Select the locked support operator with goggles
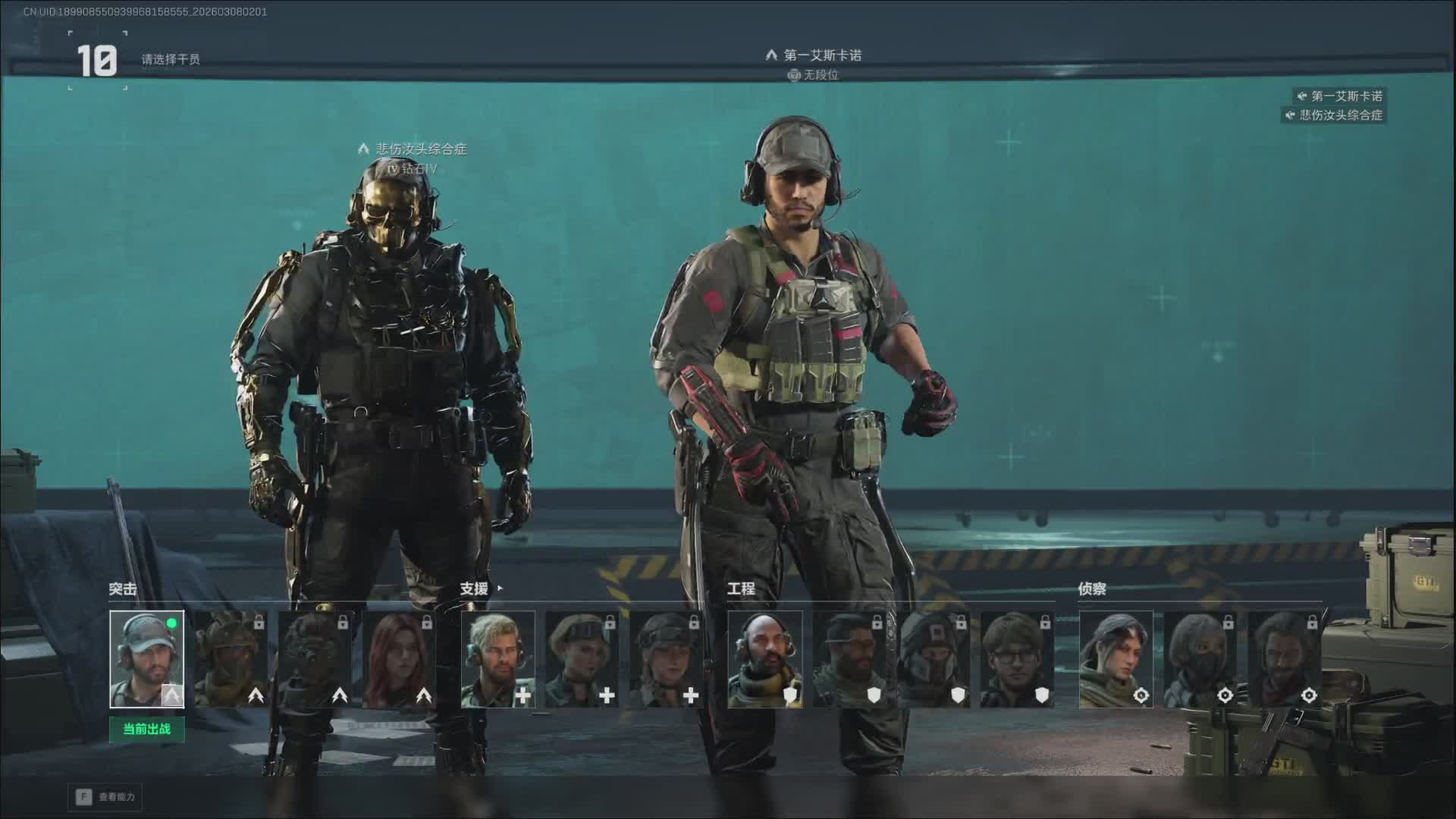 click(582, 659)
